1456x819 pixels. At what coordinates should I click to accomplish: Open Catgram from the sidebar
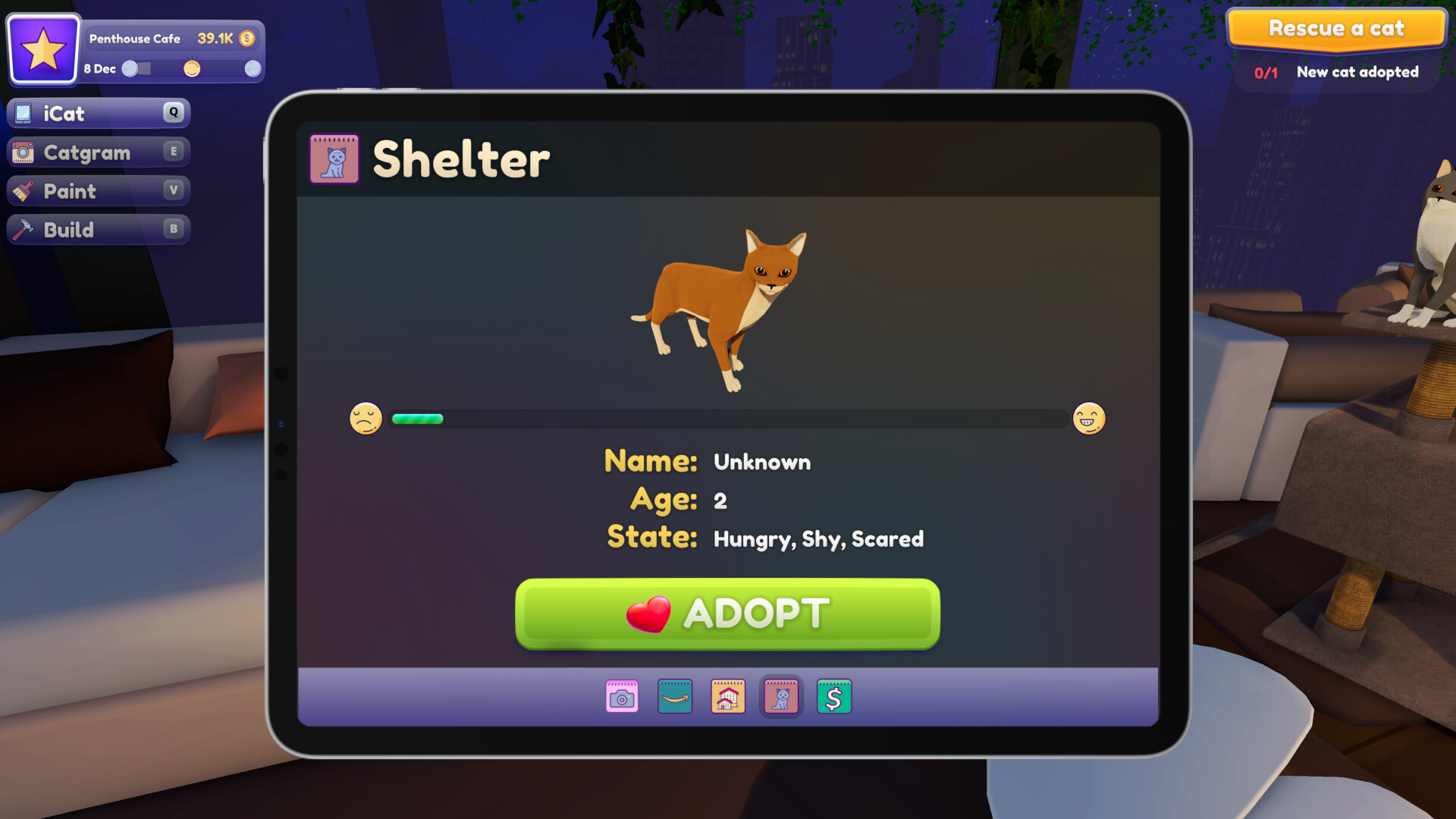[97, 152]
